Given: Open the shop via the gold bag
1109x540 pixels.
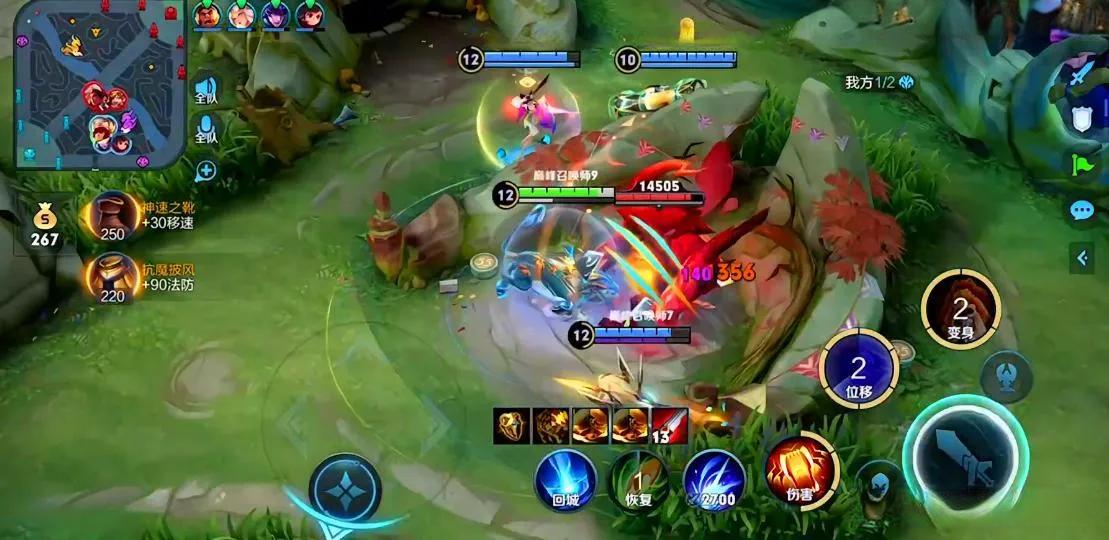Looking at the screenshot, I should (45, 225).
